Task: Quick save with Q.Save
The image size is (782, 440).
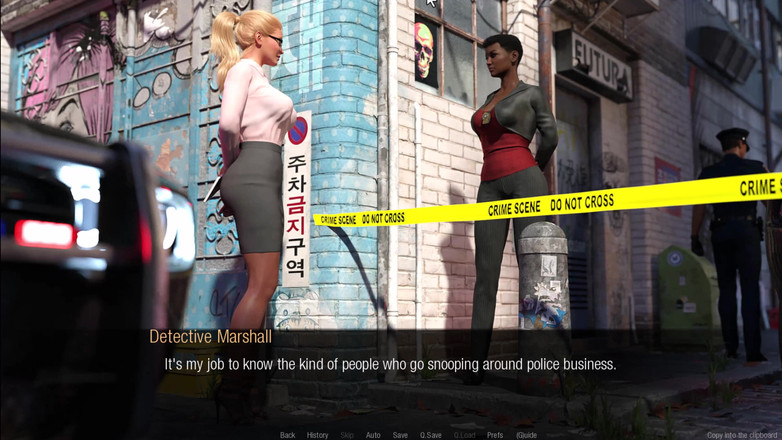Action: (x=431, y=435)
